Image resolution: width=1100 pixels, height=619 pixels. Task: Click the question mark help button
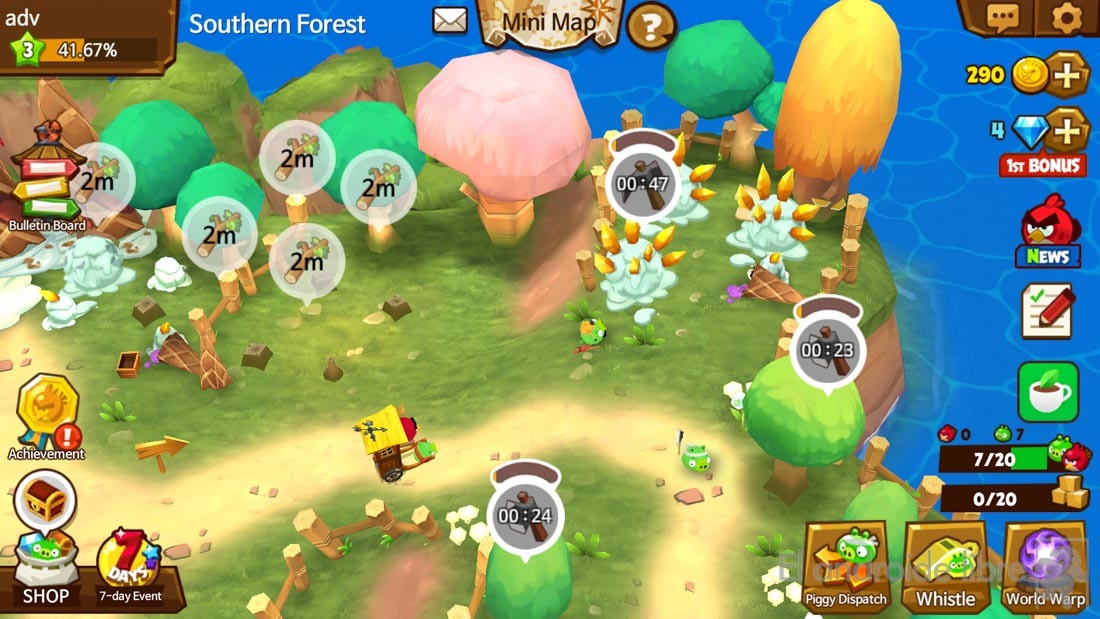(652, 24)
